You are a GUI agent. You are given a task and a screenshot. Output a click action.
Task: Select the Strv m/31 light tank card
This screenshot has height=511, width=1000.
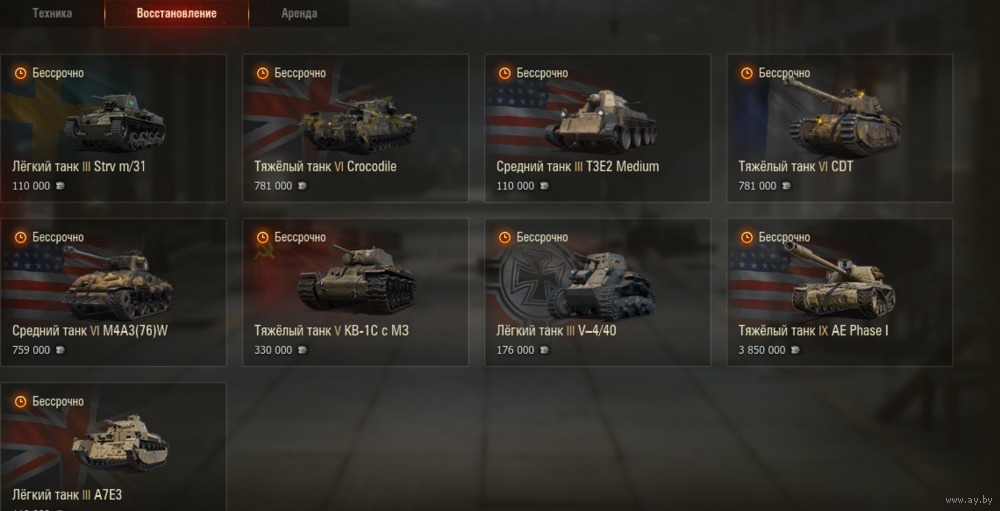tap(114, 128)
